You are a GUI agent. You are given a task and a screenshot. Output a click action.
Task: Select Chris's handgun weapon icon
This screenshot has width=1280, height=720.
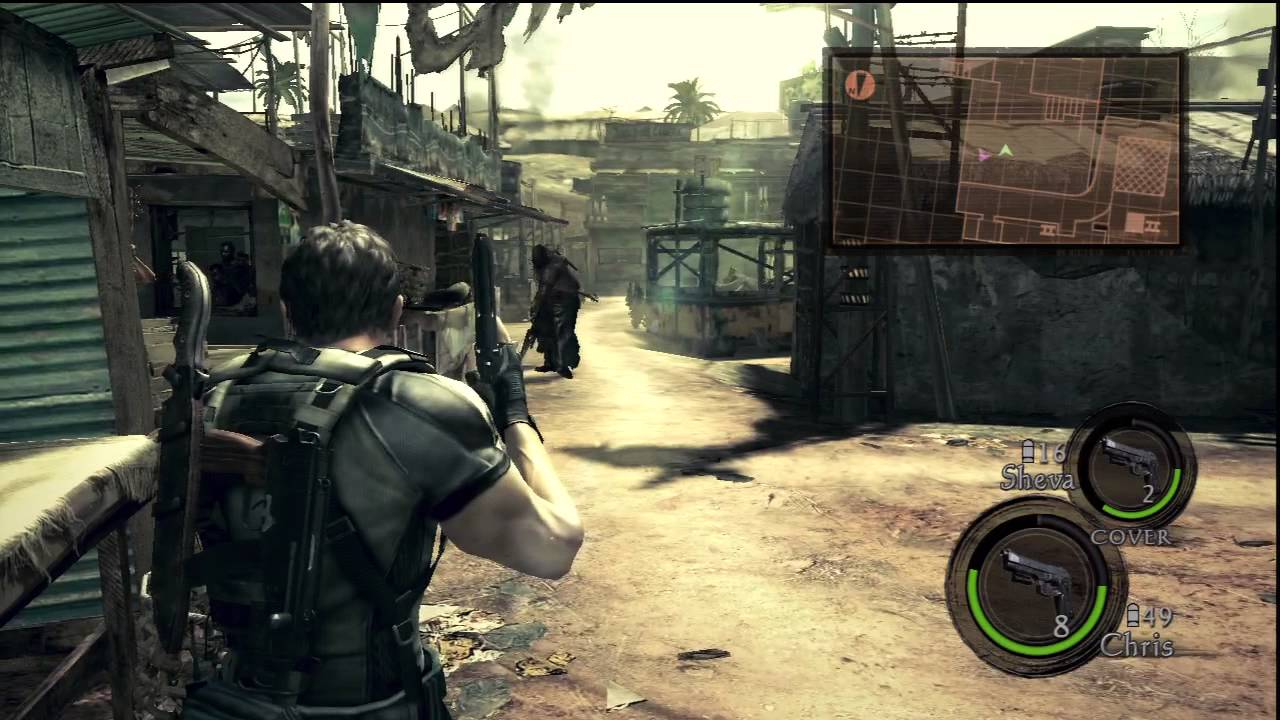(1036, 580)
